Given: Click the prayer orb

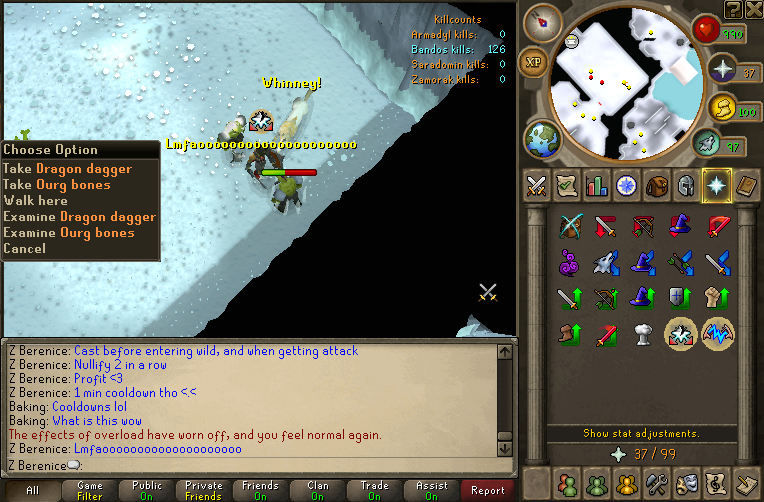Looking at the screenshot, I should (721, 71).
